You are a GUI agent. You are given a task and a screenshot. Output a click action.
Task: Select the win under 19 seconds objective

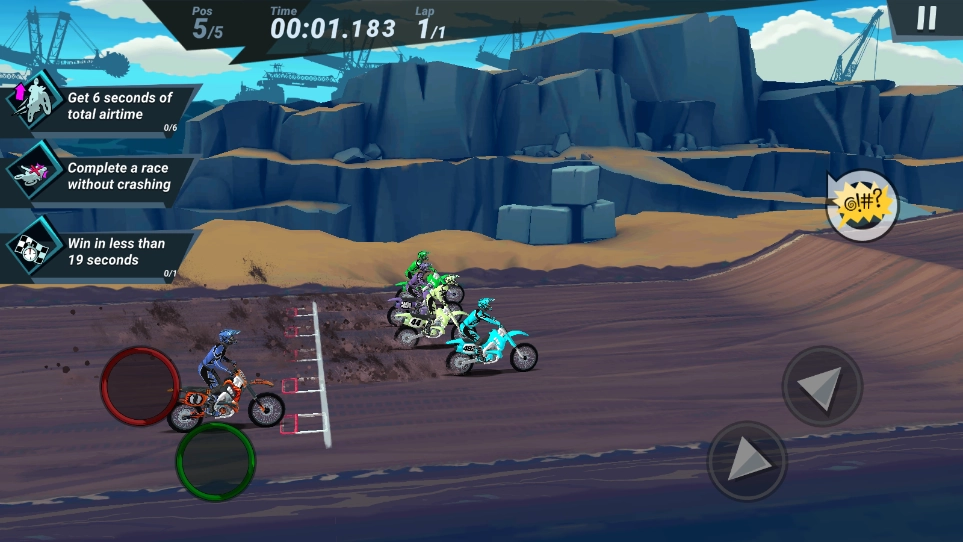(98, 251)
